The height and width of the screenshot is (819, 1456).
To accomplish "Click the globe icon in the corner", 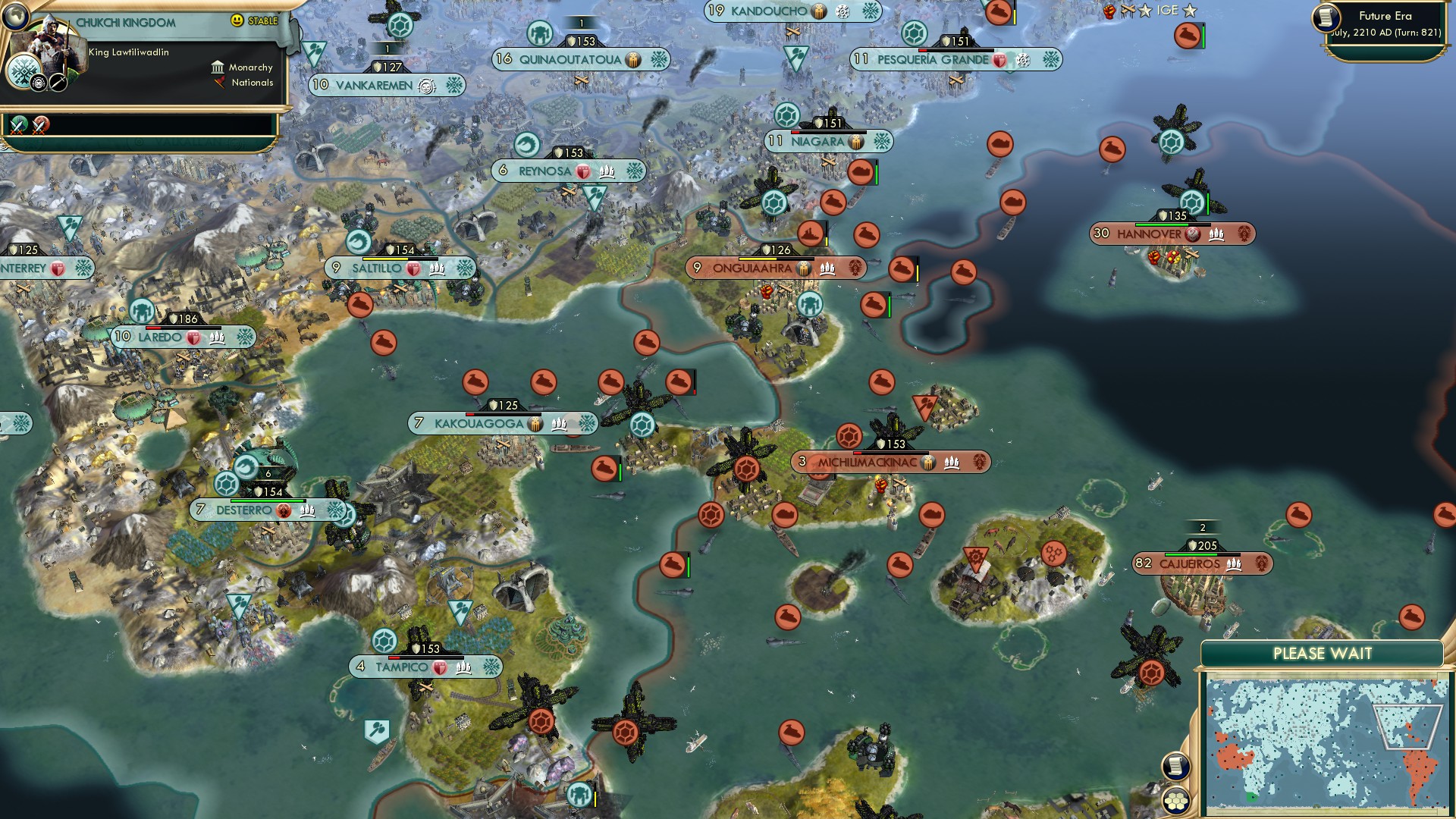I will (15, 15).
